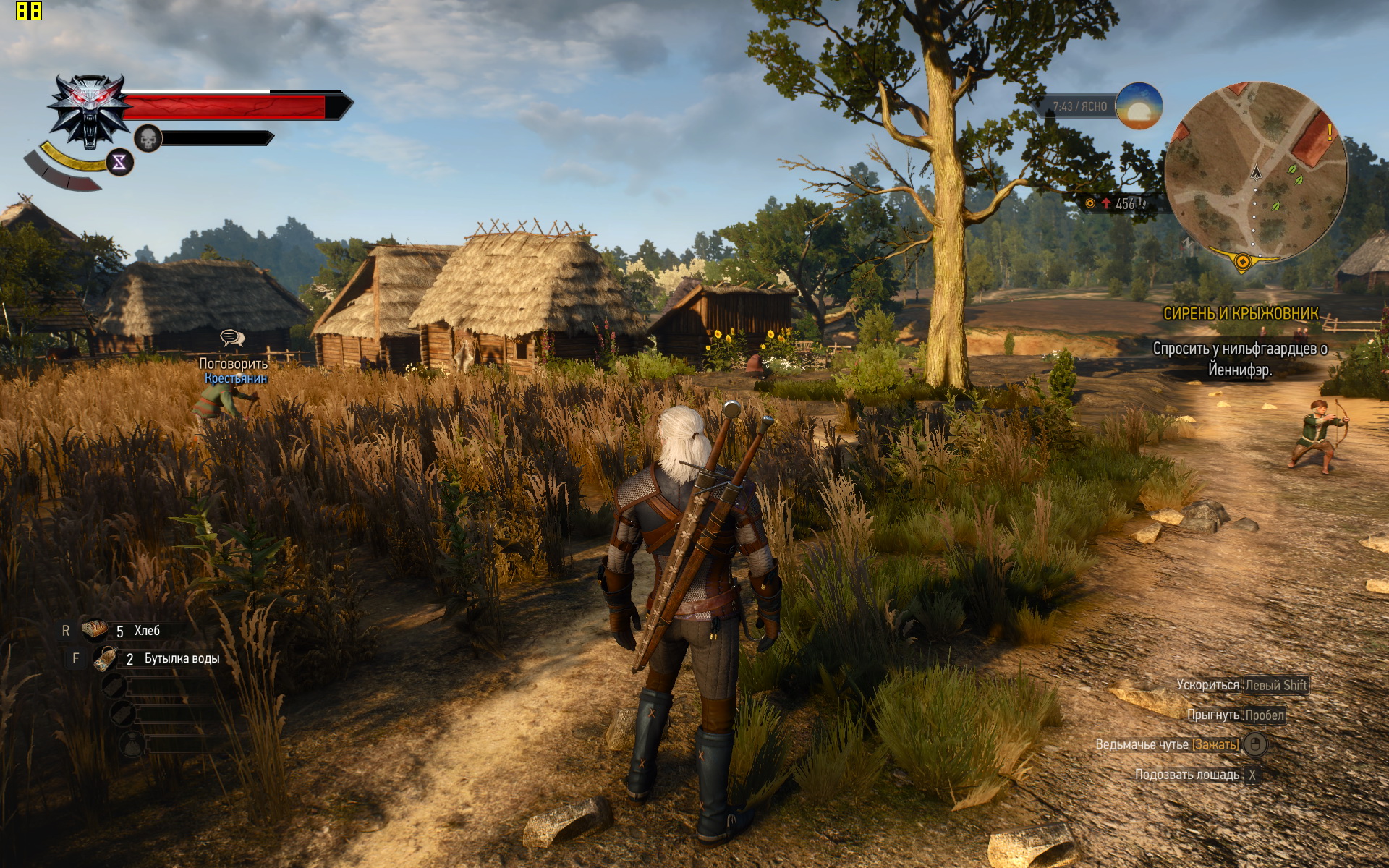Click the yellow exclamation mark on minimap
Viewport: 1389px width, 868px height.
point(1329,132)
